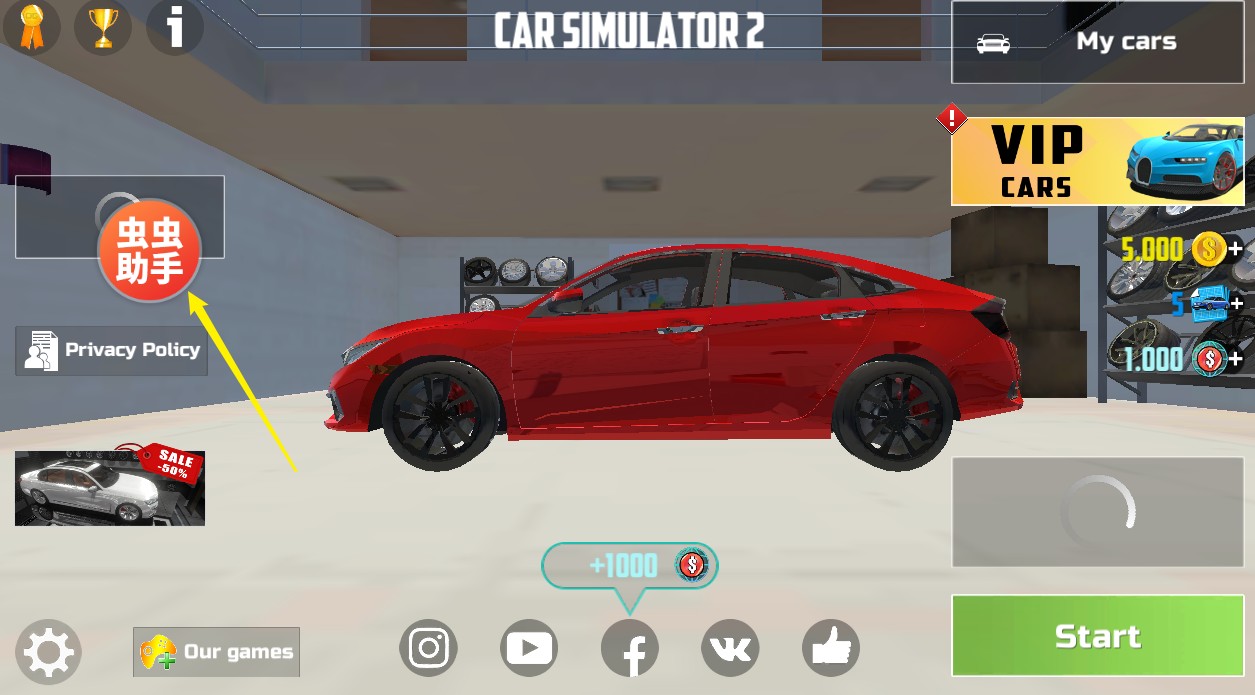
Task: Open the VK social page
Action: click(730, 648)
